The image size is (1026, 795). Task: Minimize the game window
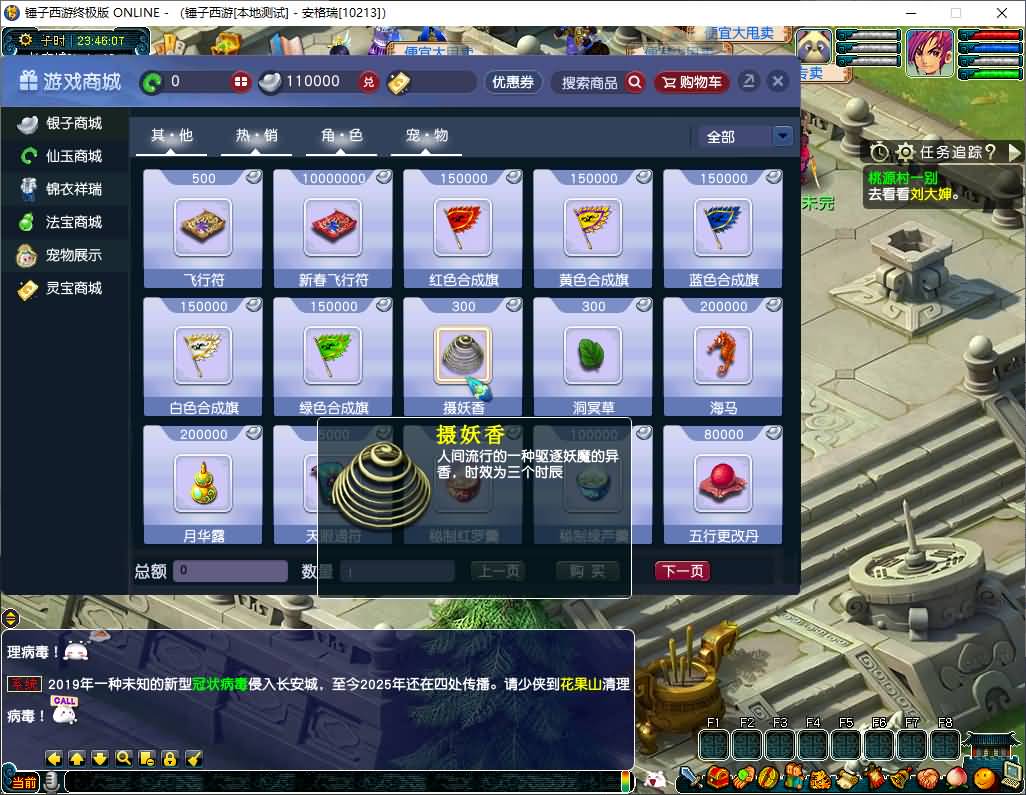coord(909,13)
